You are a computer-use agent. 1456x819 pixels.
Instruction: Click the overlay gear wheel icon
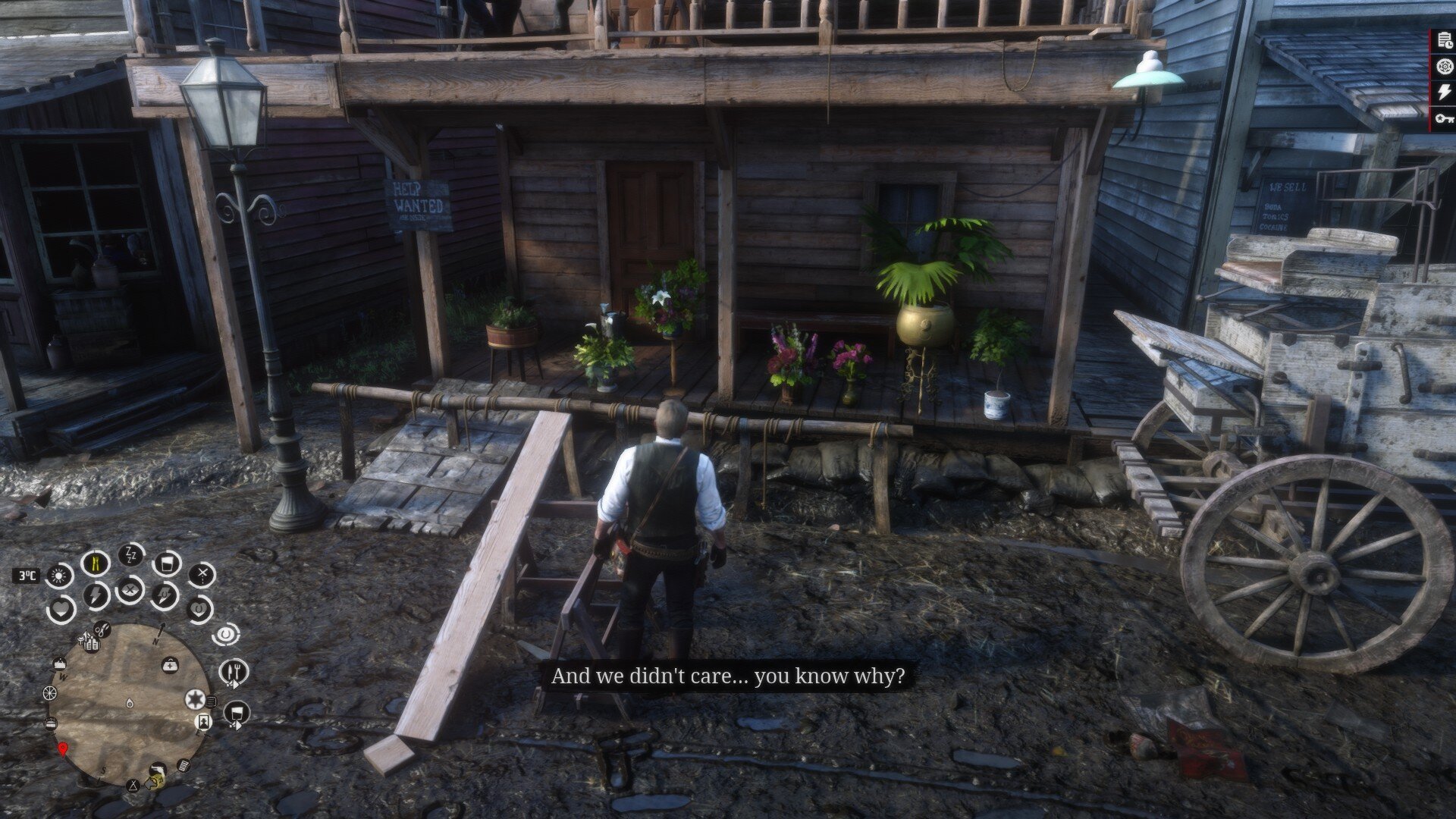point(1445,67)
